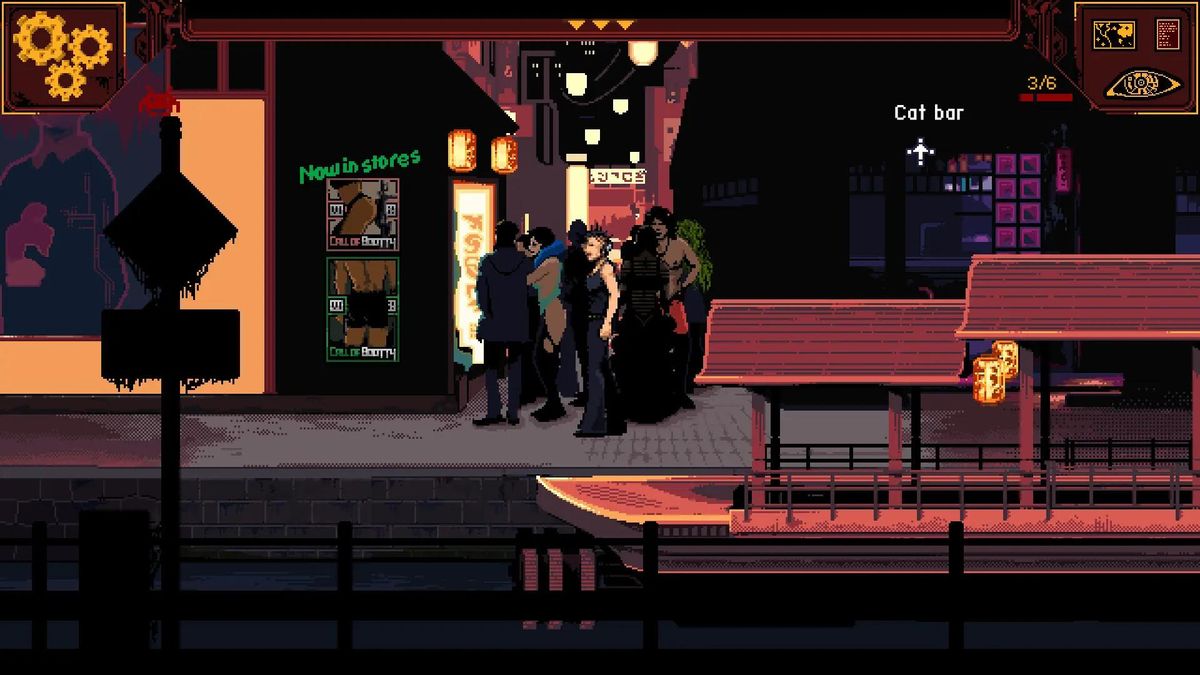Image resolution: width=1200 pixels, height=675 pixels.
Task: Open the map icon
Action: (x=1114, y=34)
